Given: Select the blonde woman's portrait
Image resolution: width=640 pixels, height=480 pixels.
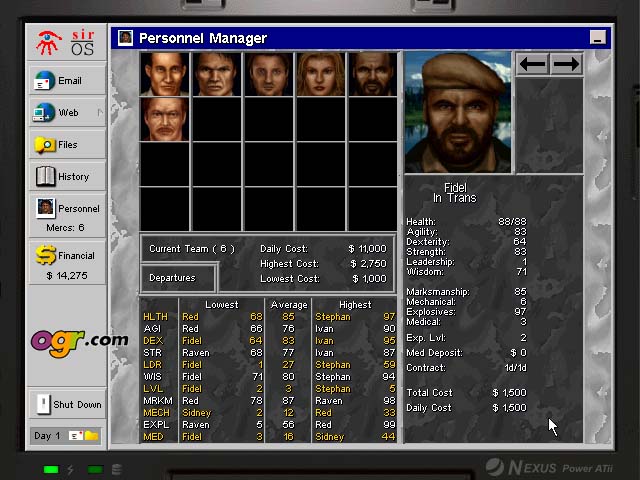Looking at the screenshot, I should pos(320,74).
